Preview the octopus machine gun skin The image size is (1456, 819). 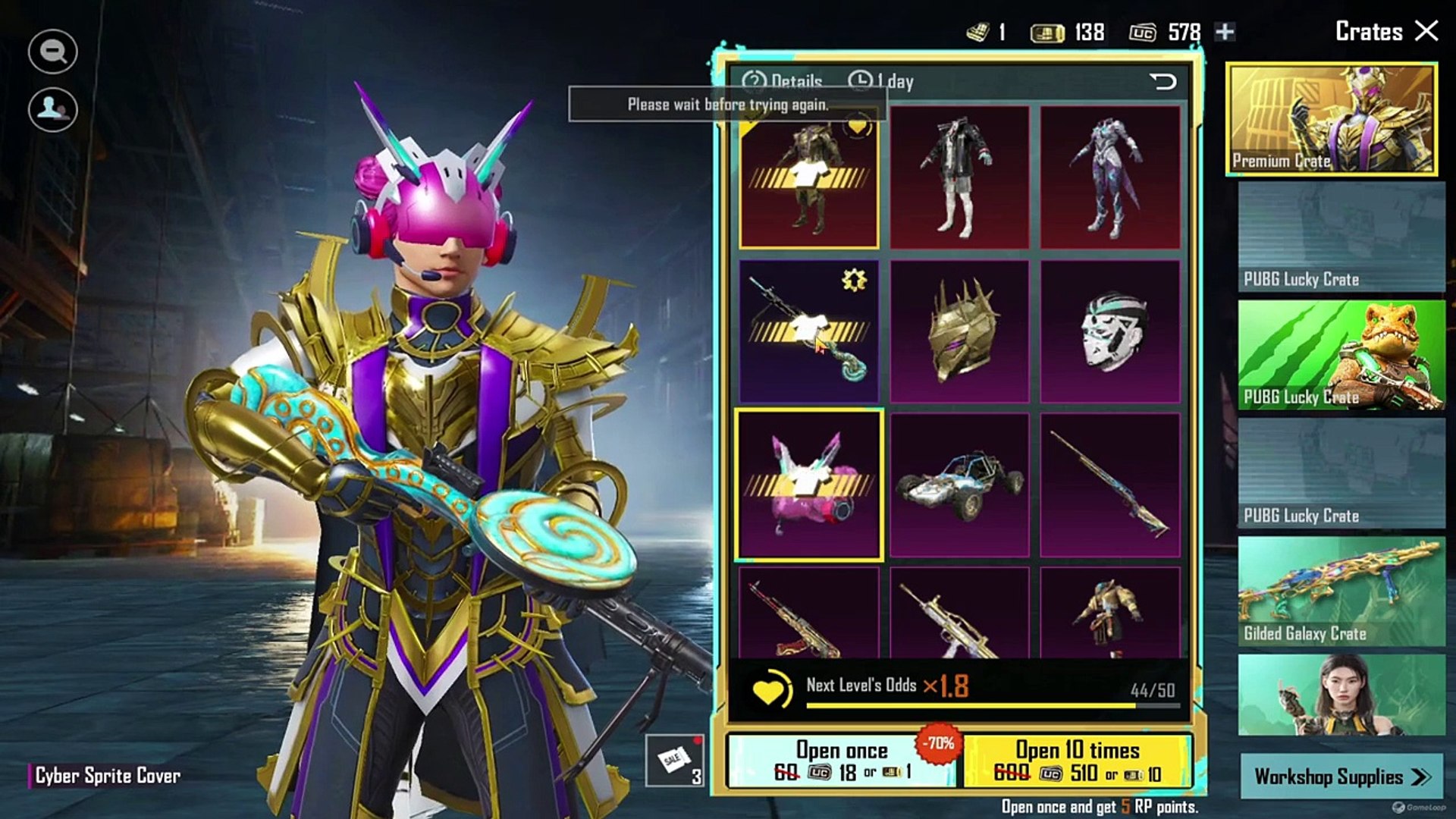click(x=809, y=331)
